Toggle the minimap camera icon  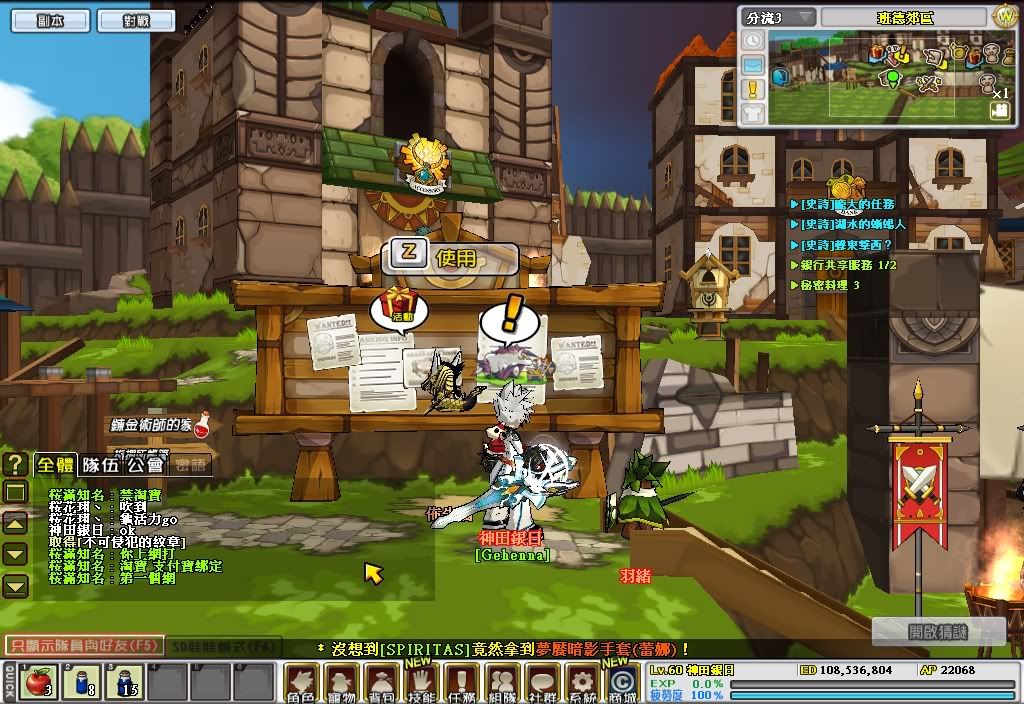point(998,112)
